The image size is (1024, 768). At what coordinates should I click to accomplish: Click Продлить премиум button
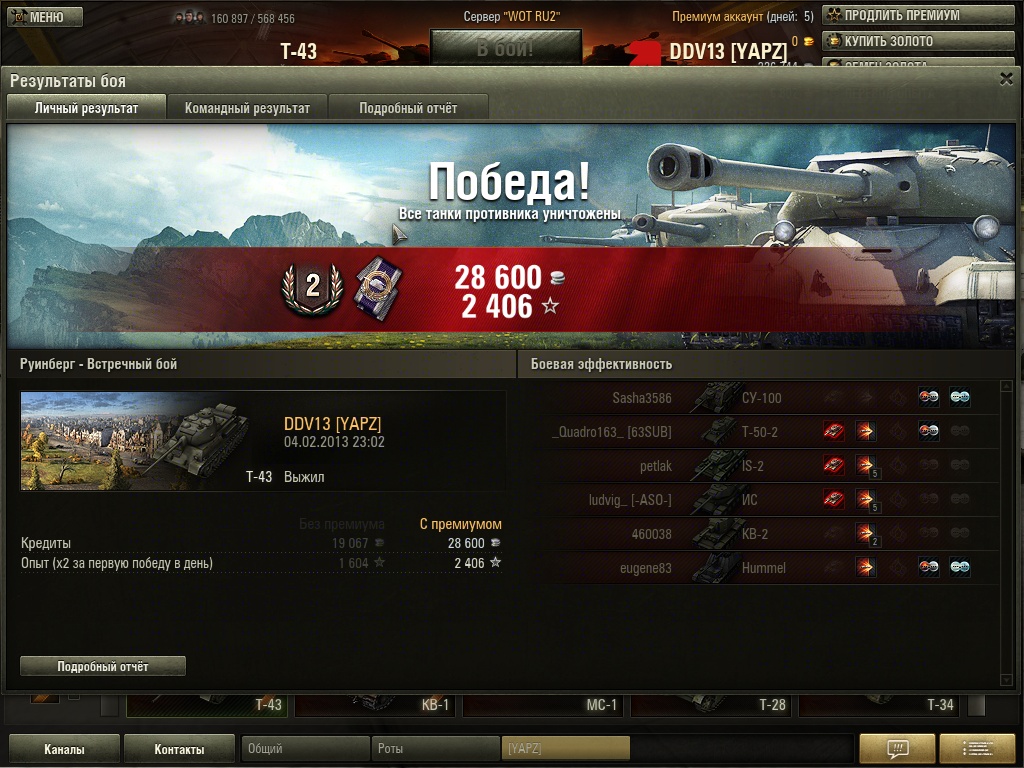(x=893, y=16)
